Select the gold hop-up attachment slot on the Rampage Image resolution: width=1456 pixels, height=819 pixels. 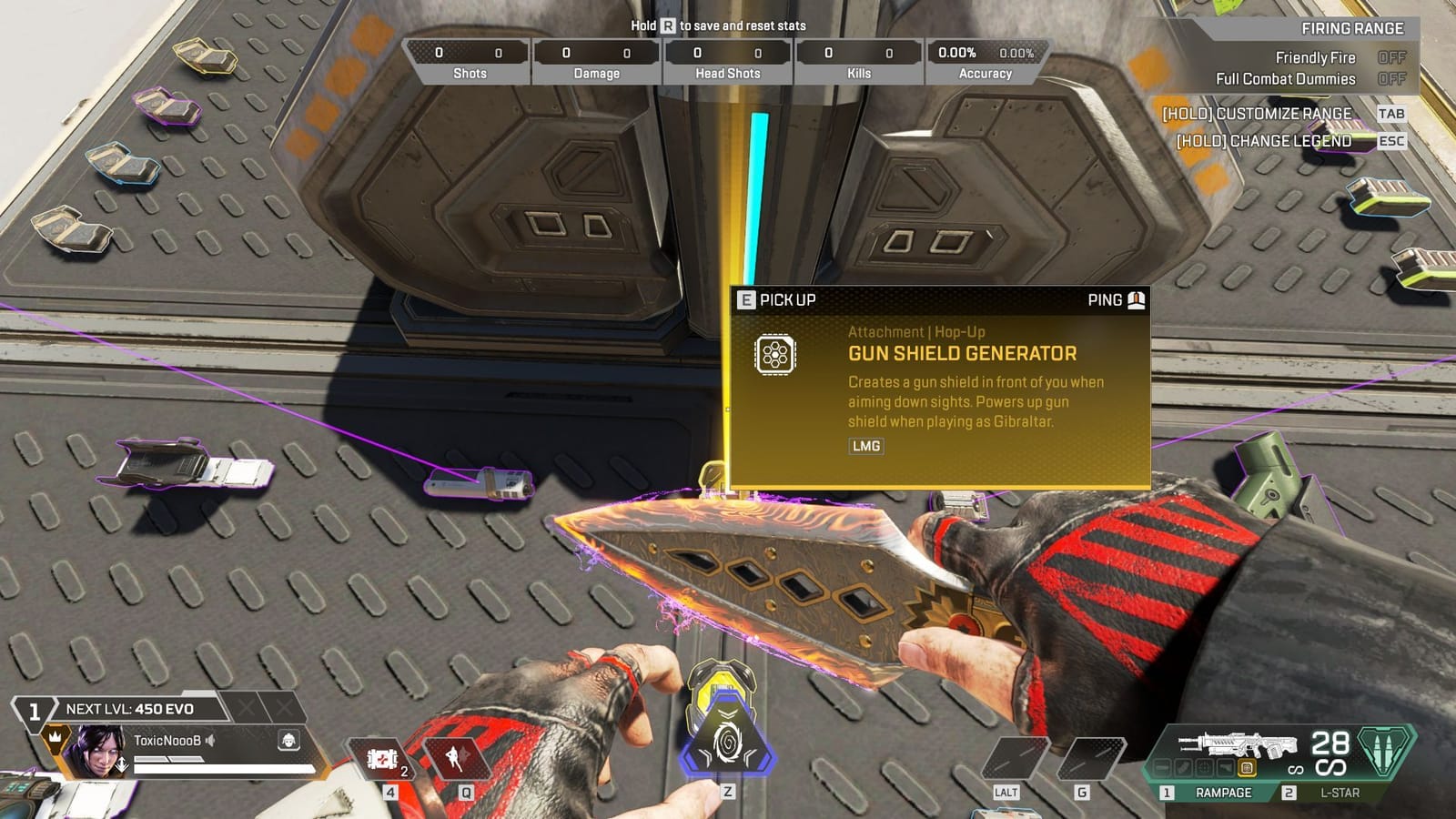tap(1247, 767)
